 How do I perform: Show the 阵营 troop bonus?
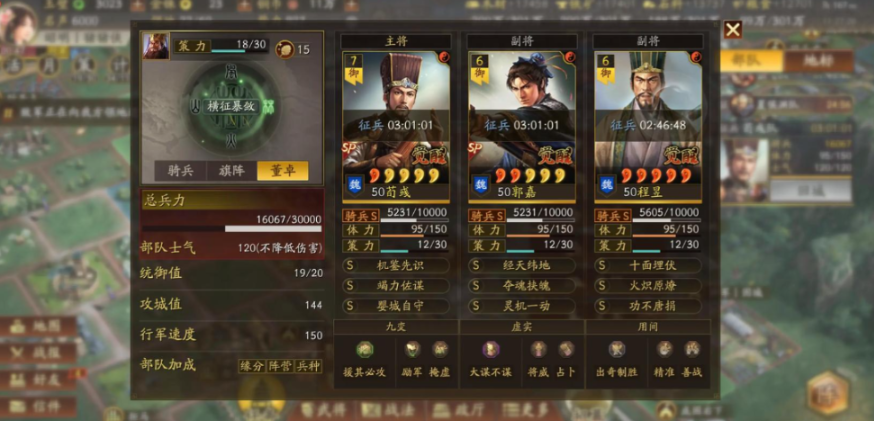click(281, 366)
